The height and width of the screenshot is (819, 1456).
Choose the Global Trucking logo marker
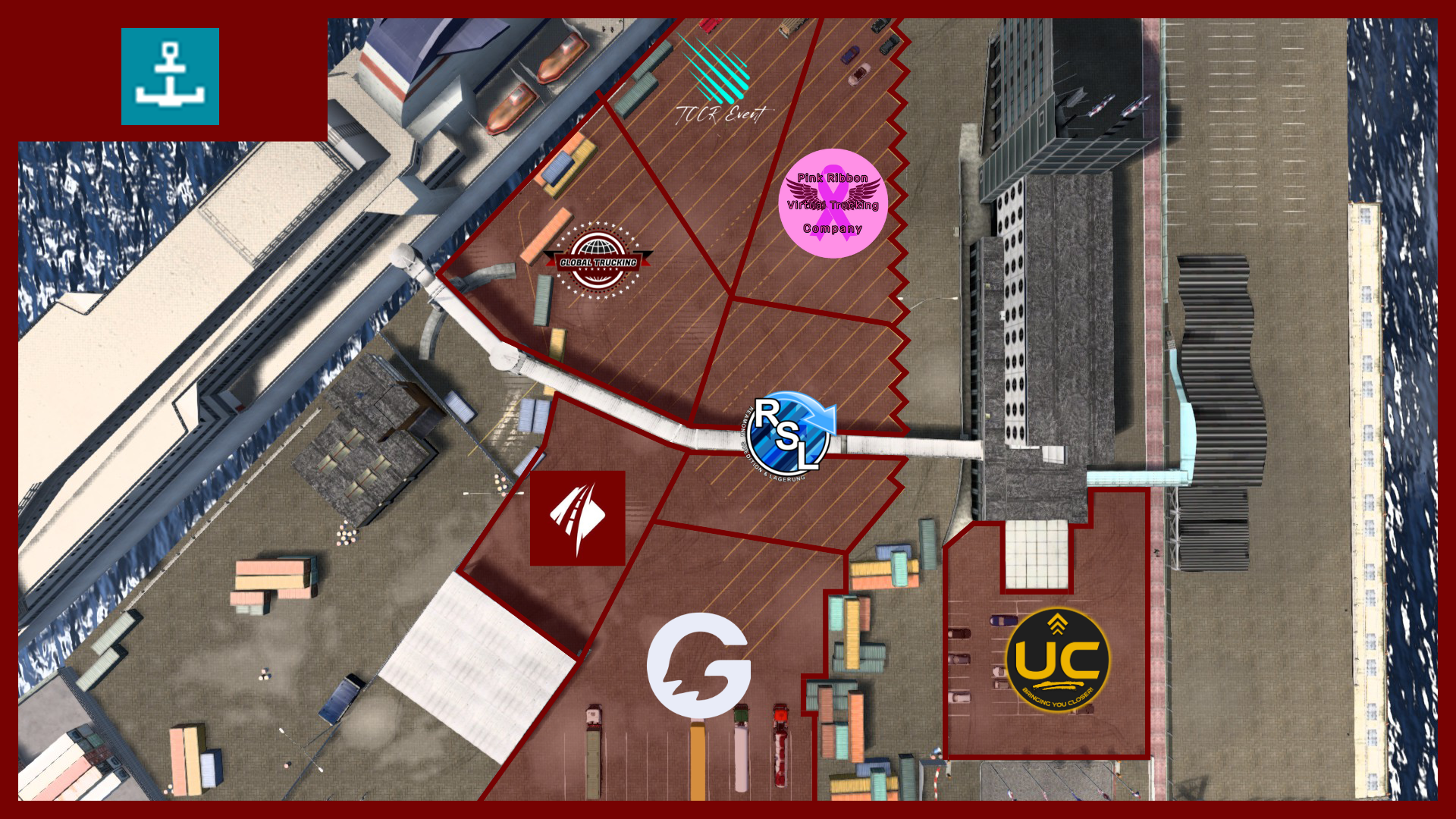tap(598, 262)
